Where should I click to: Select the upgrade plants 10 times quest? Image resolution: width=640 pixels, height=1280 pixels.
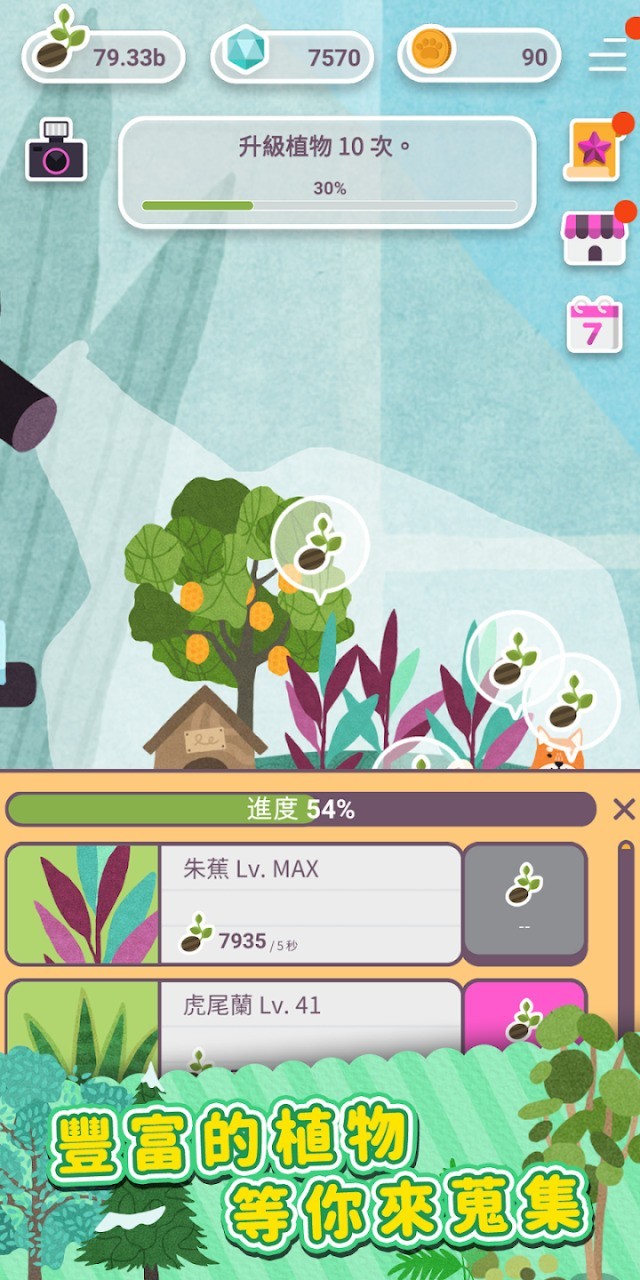click(x=328, y=172)
